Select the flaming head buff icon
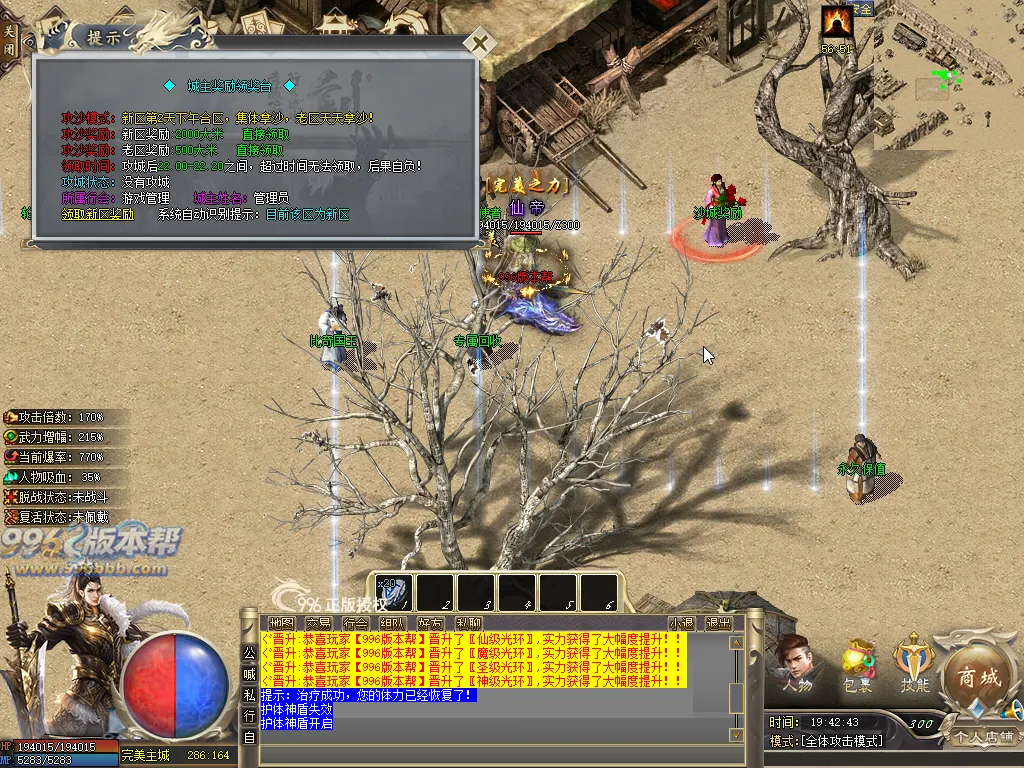The image size is (1024, 768). (836, 21)
